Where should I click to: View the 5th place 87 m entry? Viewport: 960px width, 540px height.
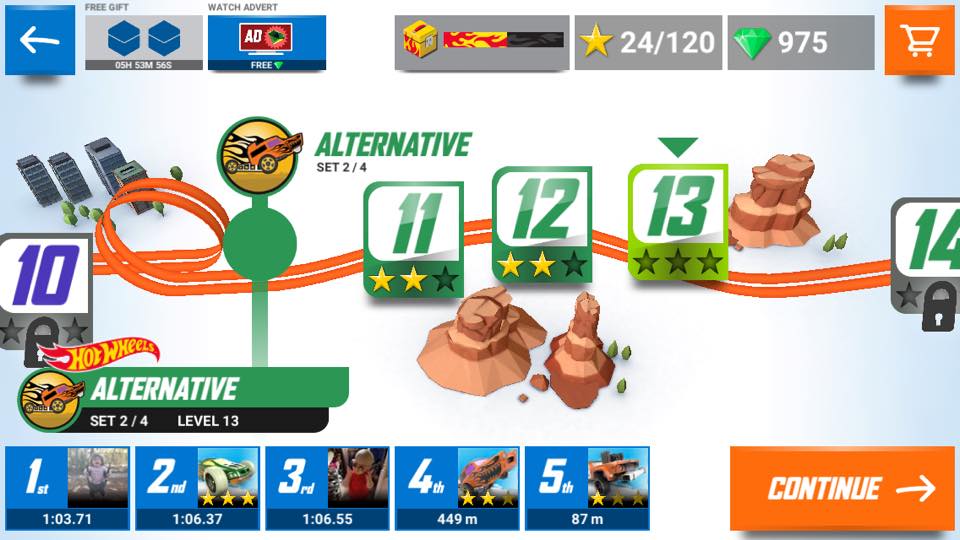pyautogui.click(x=587, y=488)
